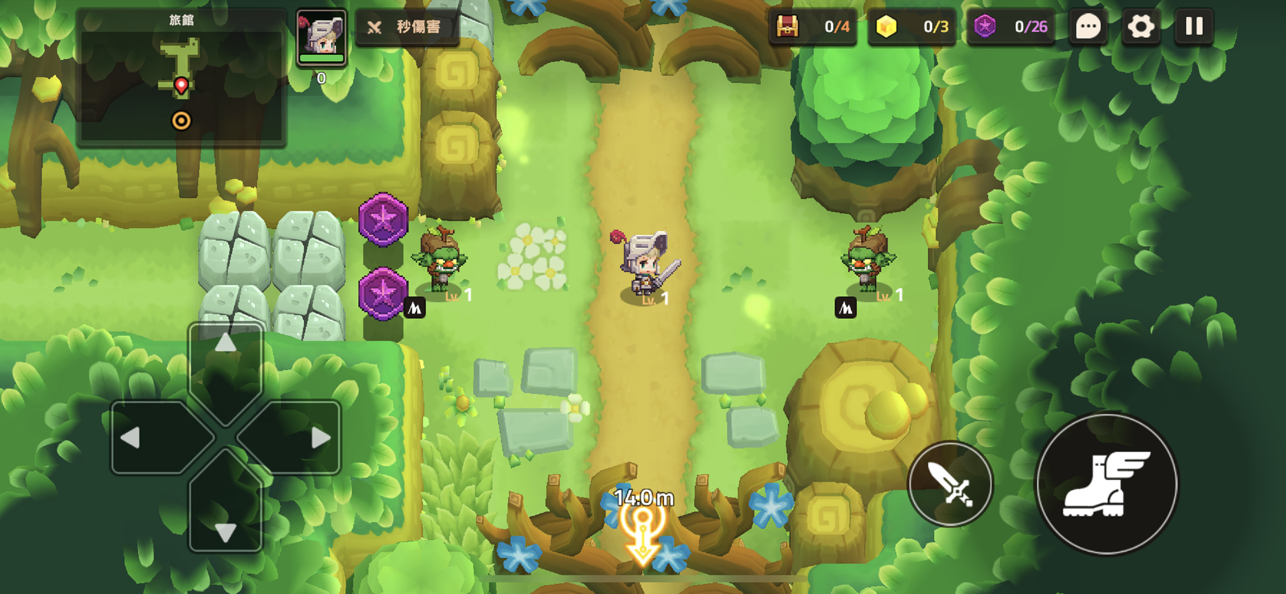Pause the game
Image resolution: width=1286 pixels, height=594 pixels.
1194,27
